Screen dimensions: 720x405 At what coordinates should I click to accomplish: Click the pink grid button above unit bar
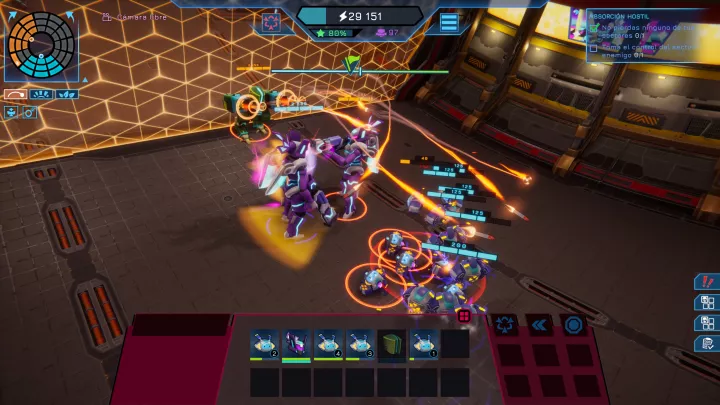464,316
